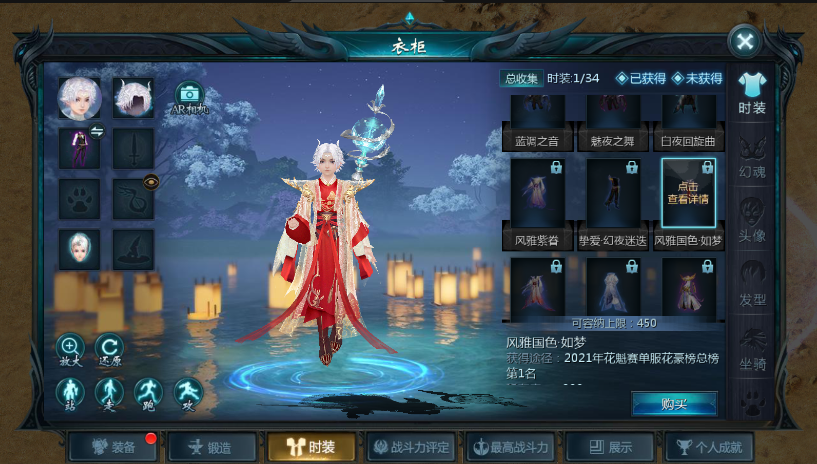Open the 发型 hairstyle tab
The height and width of the screenshot is (464, 817).
click(752, 283)
